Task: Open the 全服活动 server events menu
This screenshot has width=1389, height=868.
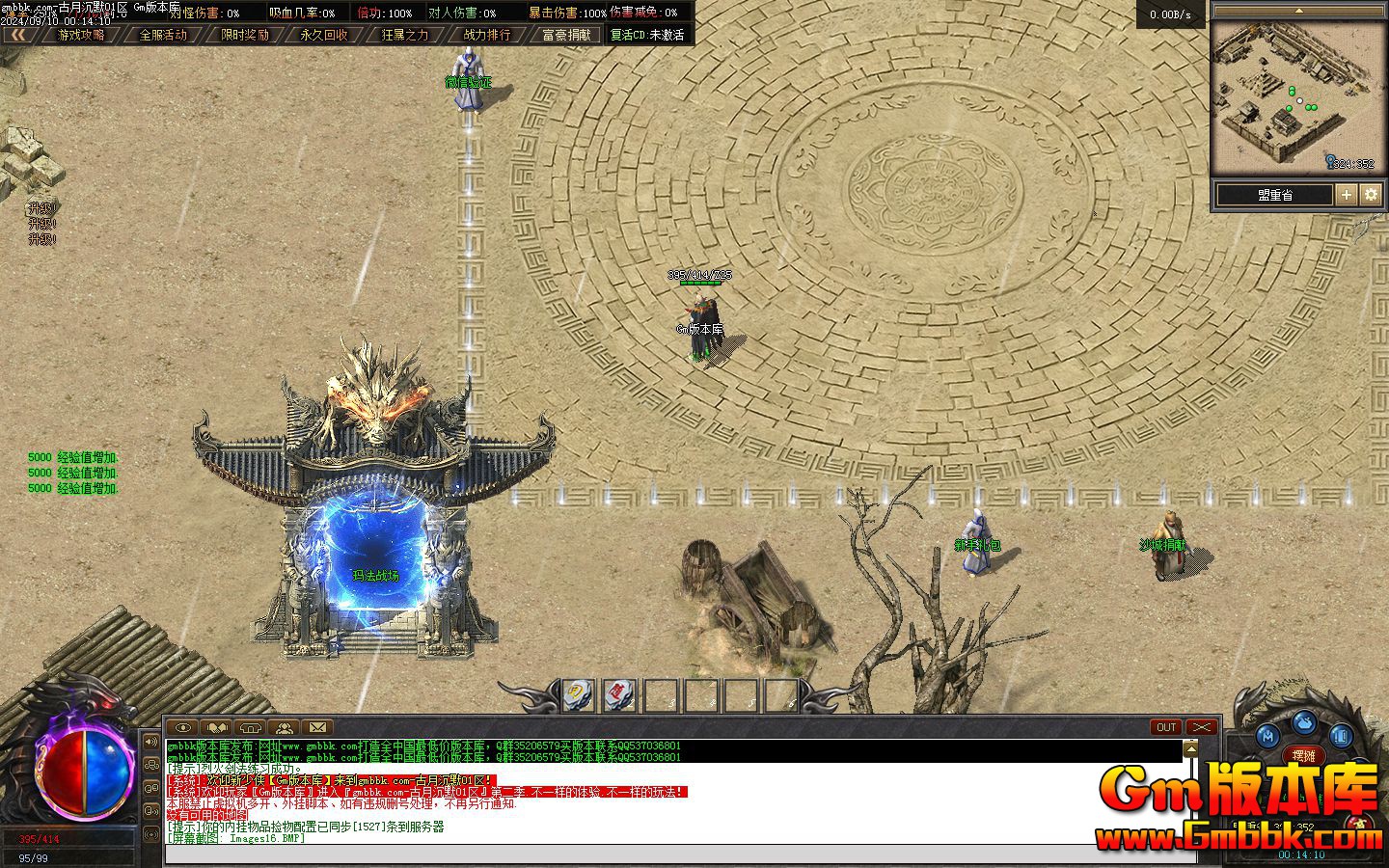Action: point(163,35)
